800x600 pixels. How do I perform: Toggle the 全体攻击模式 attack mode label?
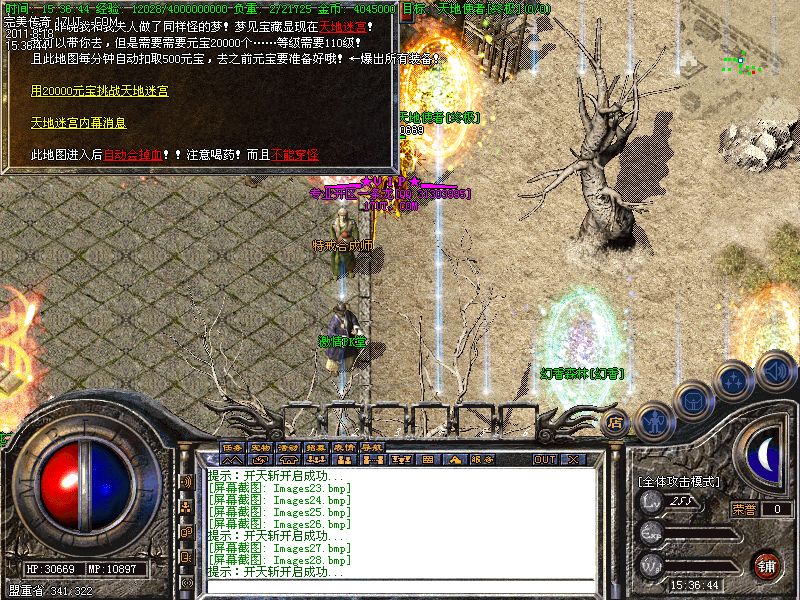pyautogui.click(x=679, y=482)
